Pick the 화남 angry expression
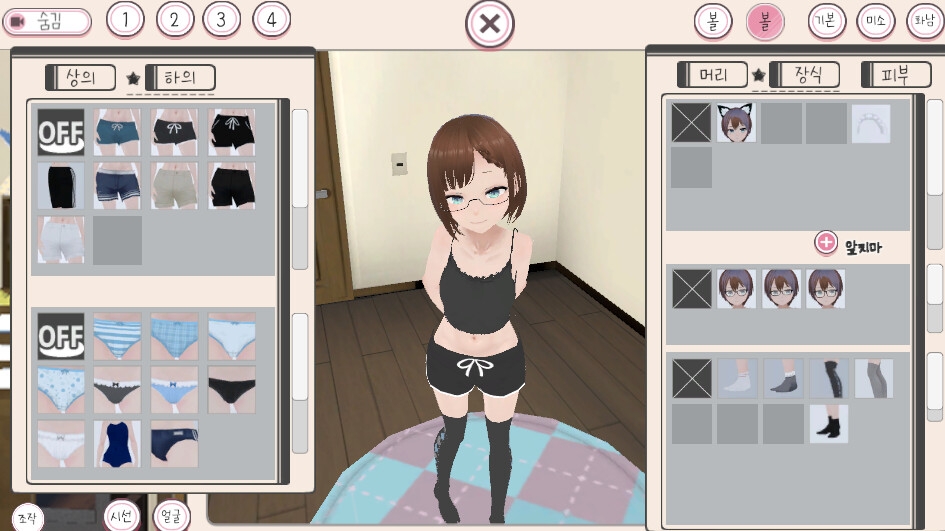This screenshot has height=531, width=945. 924,21
